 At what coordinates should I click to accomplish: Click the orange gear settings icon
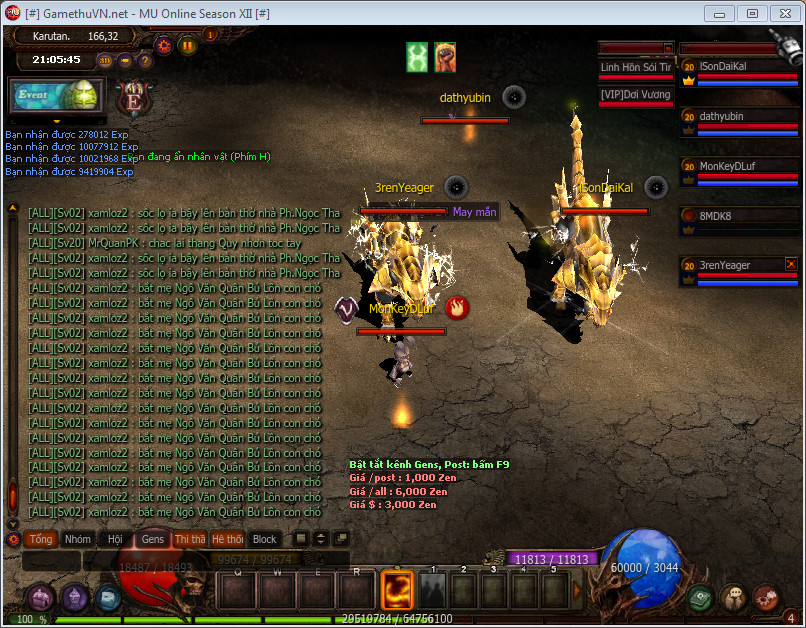pyautogui.click(x=164, y=45)
